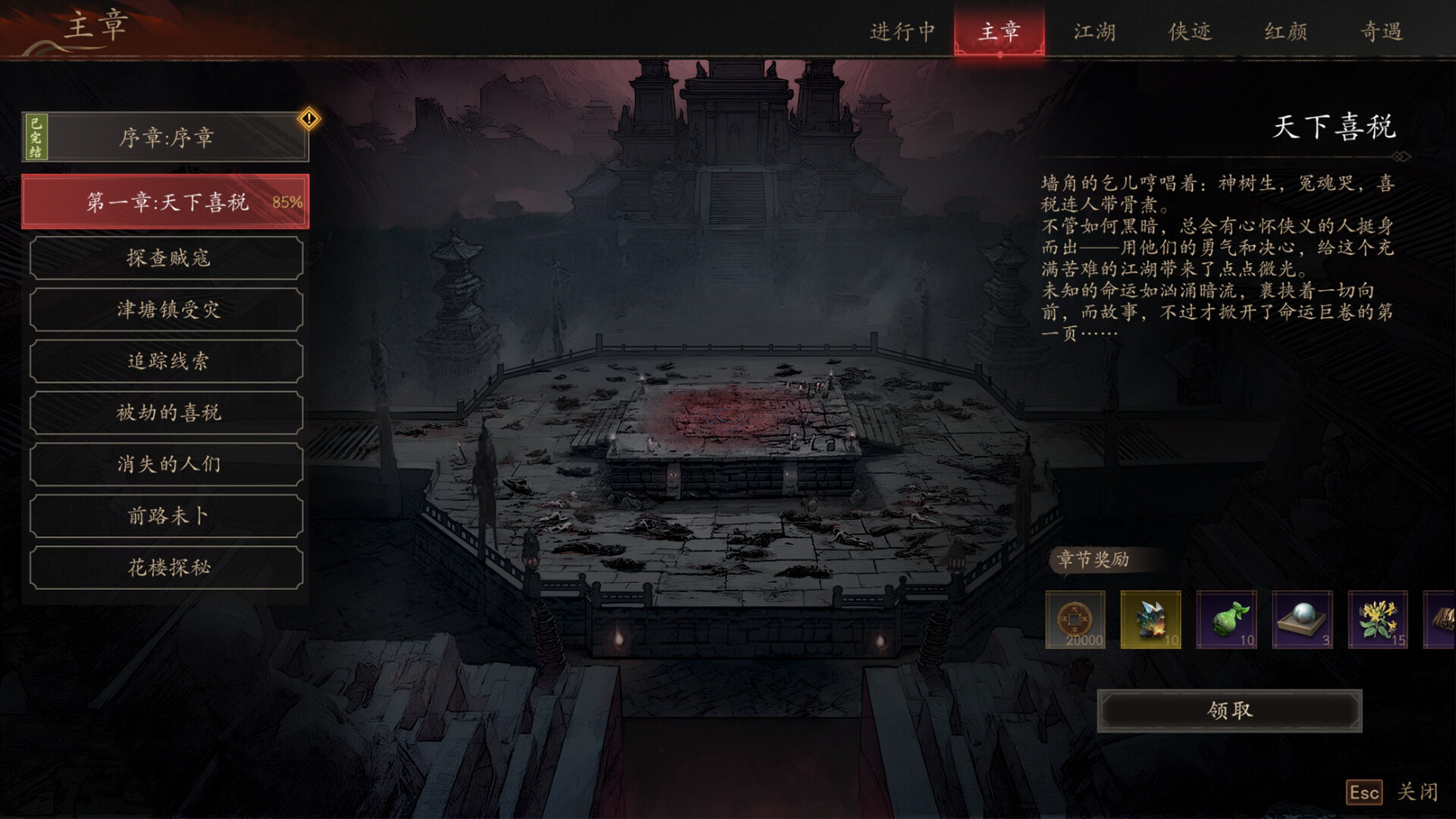
Task: Open the 江湖 tab
Action: (1094, 31)
